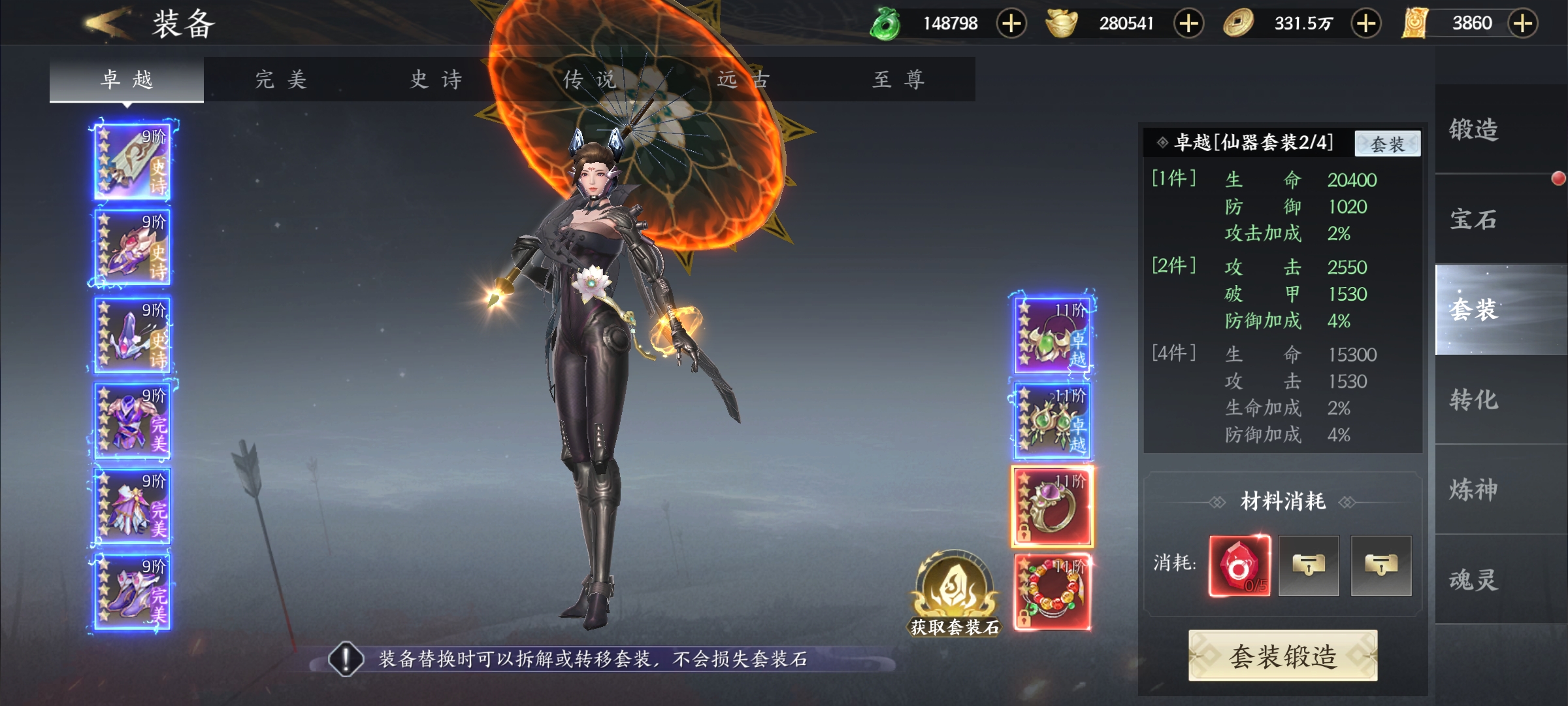Screen dimensions: 1568x706
Task: Go back with the arrow button
Action: click(108, 24)
